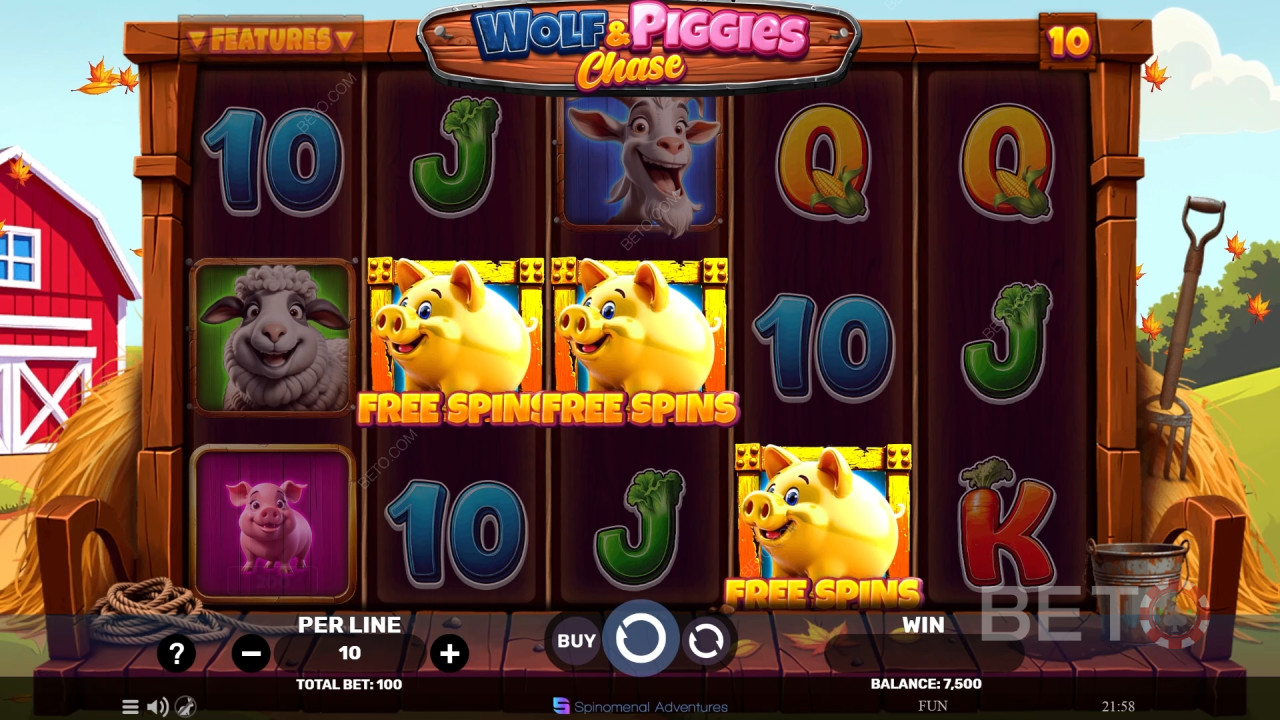
Task: Open the hamburger settings menu
Action: tap(129, 705)
